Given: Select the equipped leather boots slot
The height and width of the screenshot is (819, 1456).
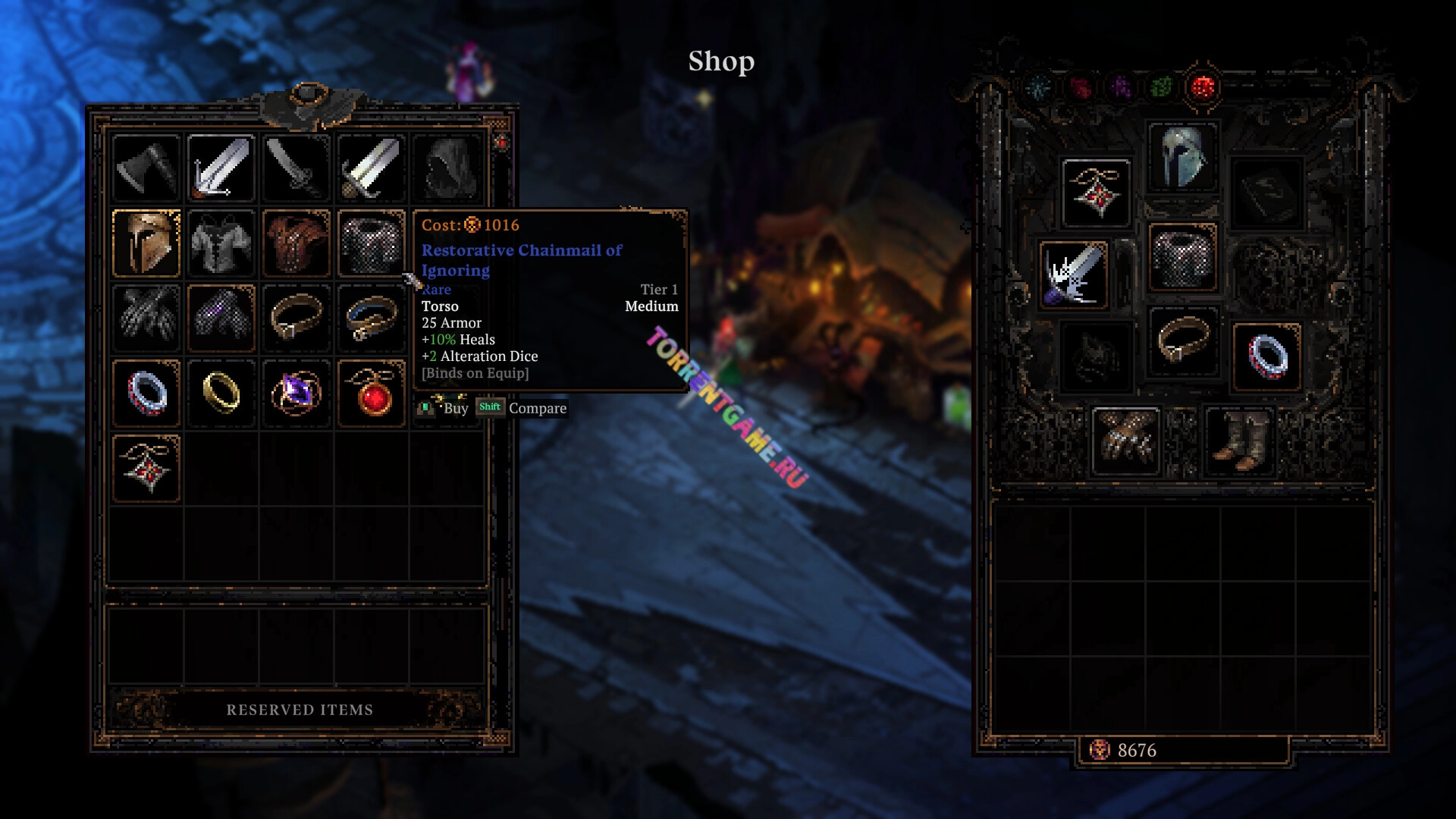Looking at the screenshot, I should [1238, 441].
